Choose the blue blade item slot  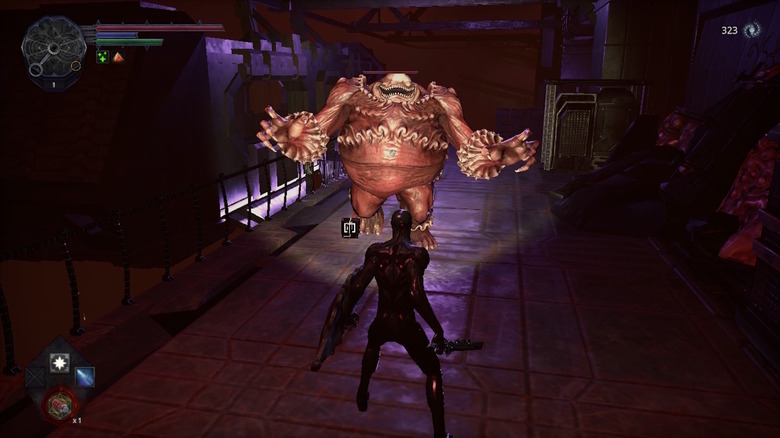click(x=85, y=376)
